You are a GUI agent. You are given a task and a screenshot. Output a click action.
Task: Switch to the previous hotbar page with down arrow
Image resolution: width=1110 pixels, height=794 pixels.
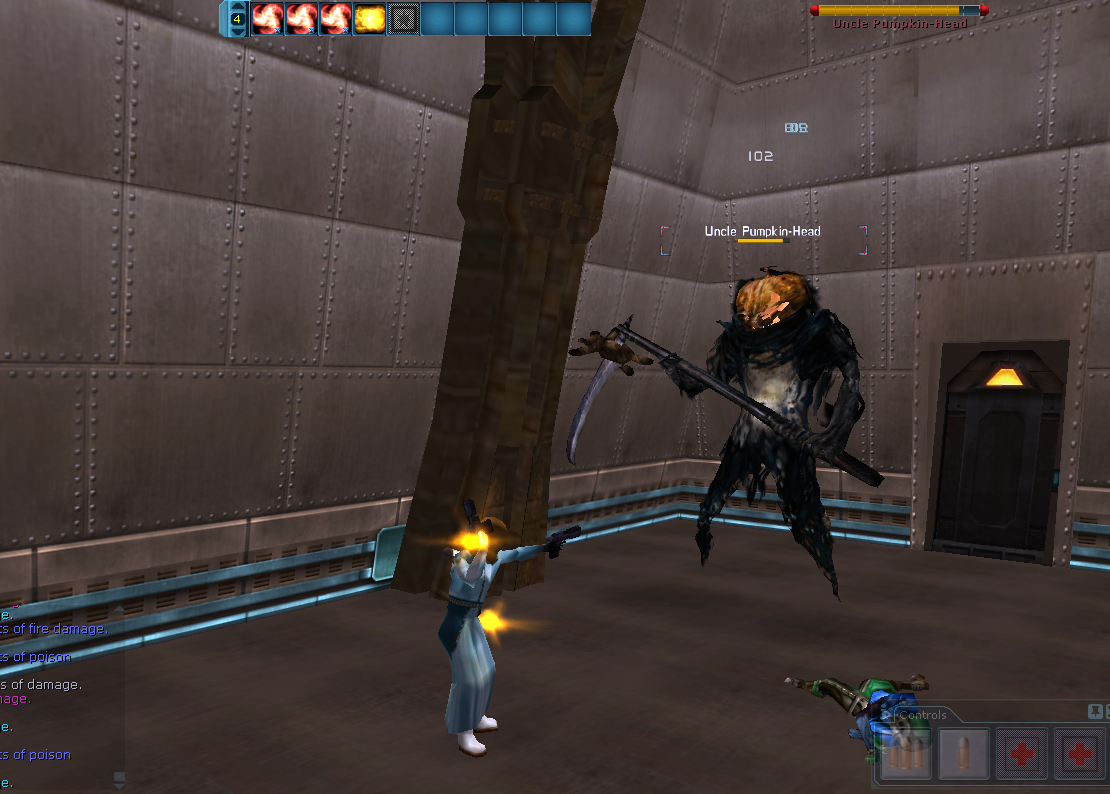click(x=237, y=31)
